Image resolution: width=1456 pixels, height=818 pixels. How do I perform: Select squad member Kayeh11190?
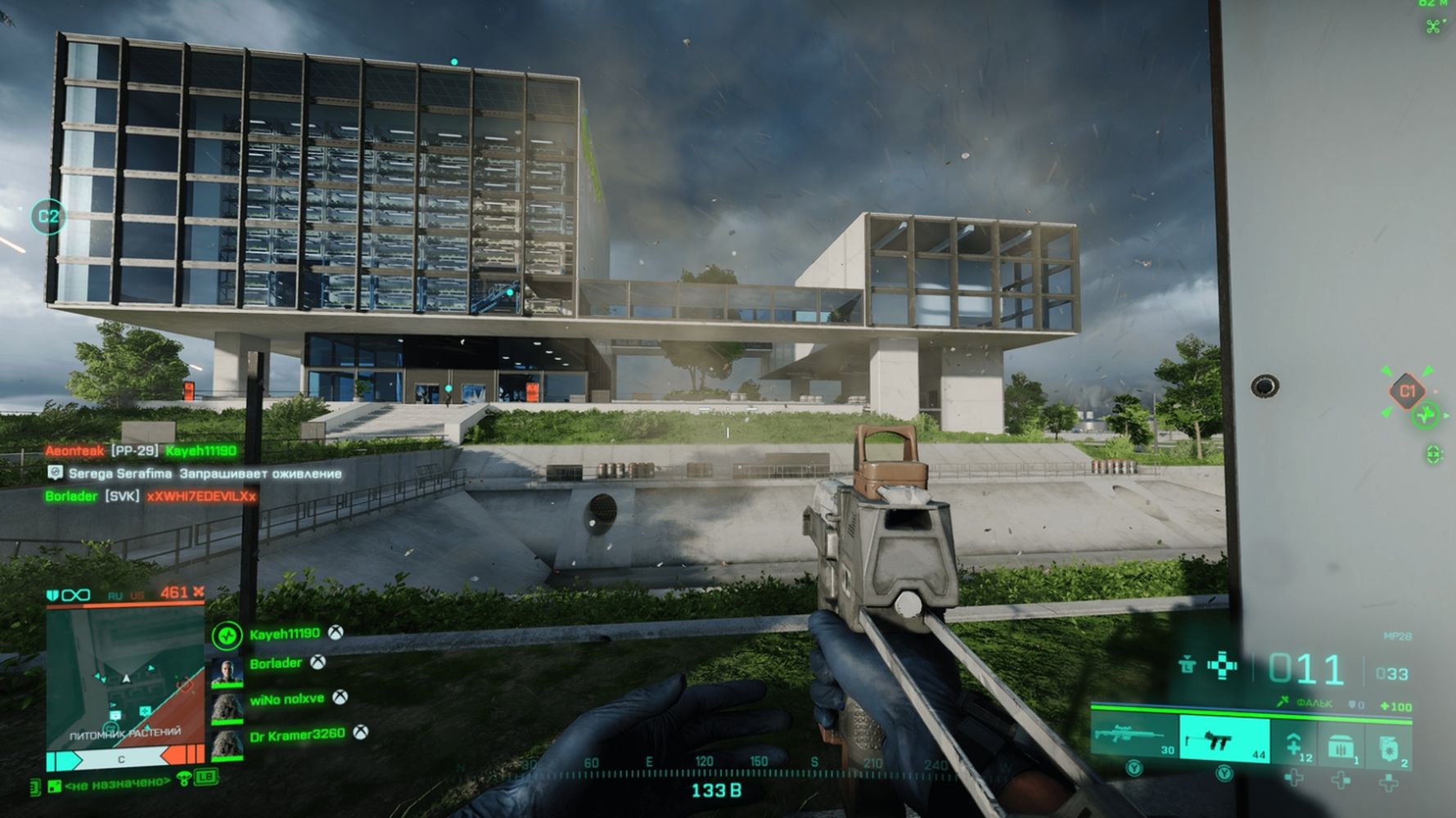click(x=284, y=634)
